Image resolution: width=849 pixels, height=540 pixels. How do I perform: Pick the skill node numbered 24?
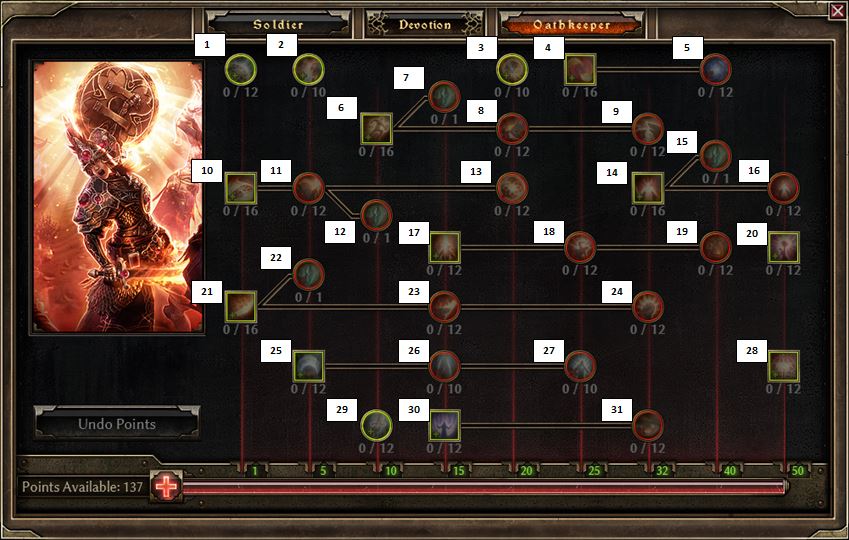click(648, 306)
